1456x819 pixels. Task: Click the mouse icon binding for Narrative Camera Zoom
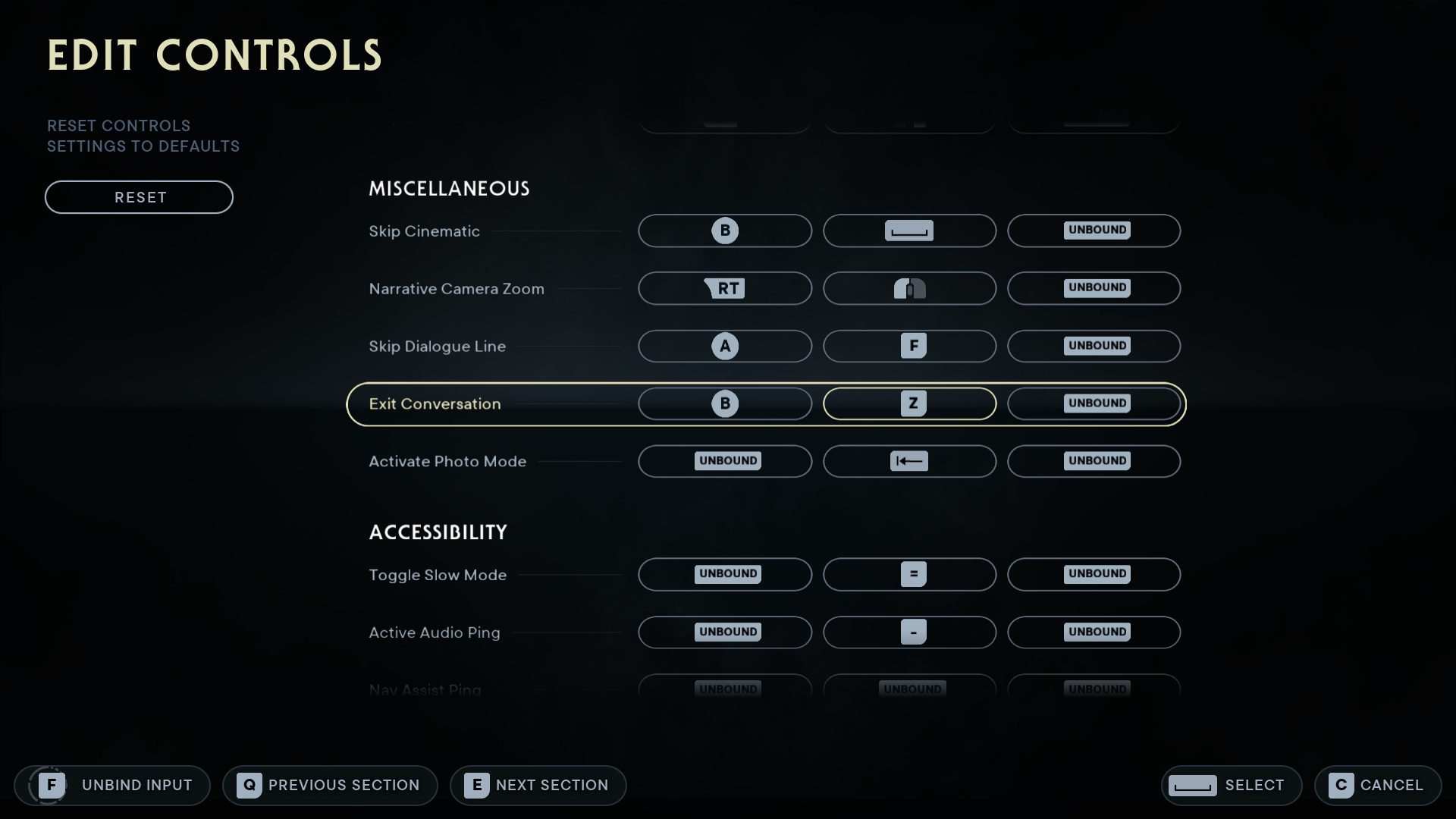pyautogui.click(x=909, y=288)
